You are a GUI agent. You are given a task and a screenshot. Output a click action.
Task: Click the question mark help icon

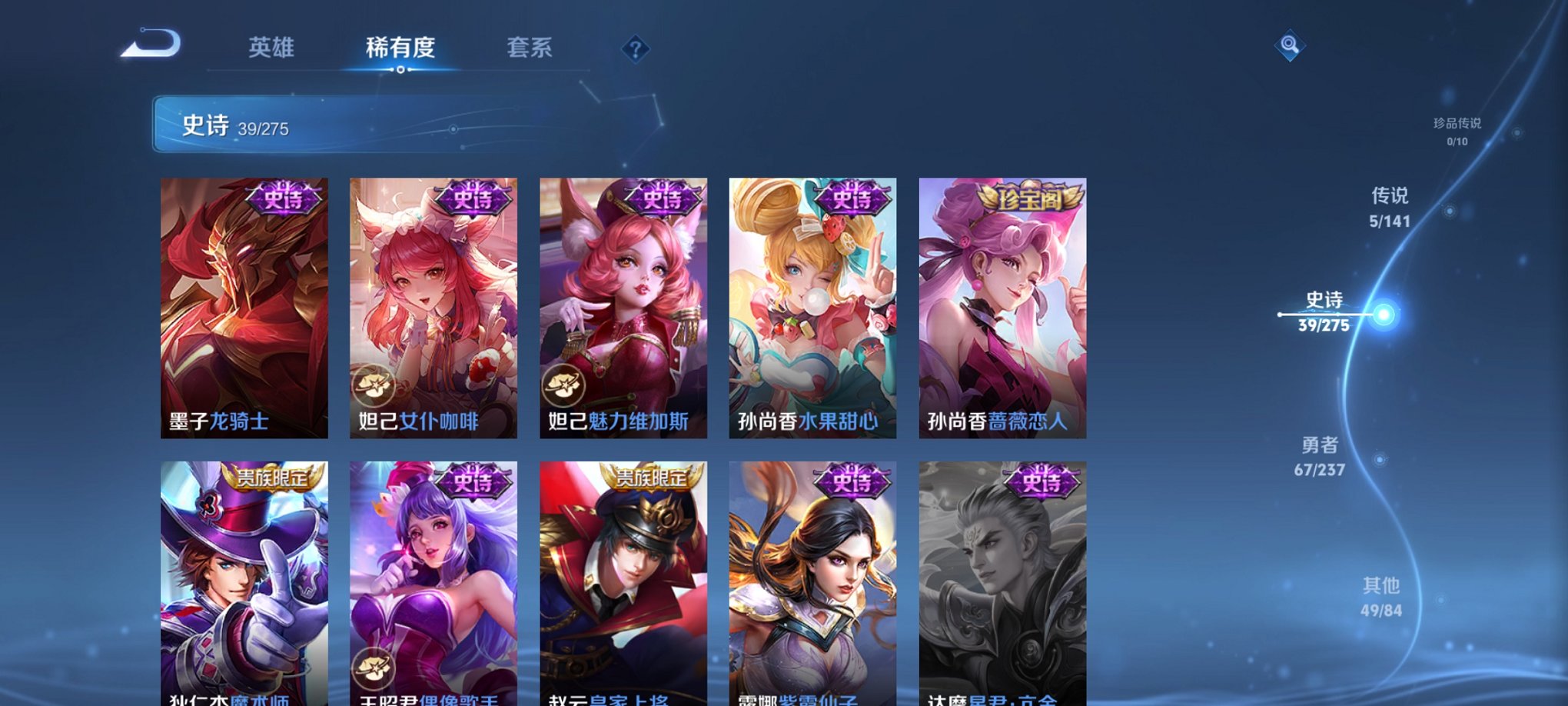click(635, 48)
